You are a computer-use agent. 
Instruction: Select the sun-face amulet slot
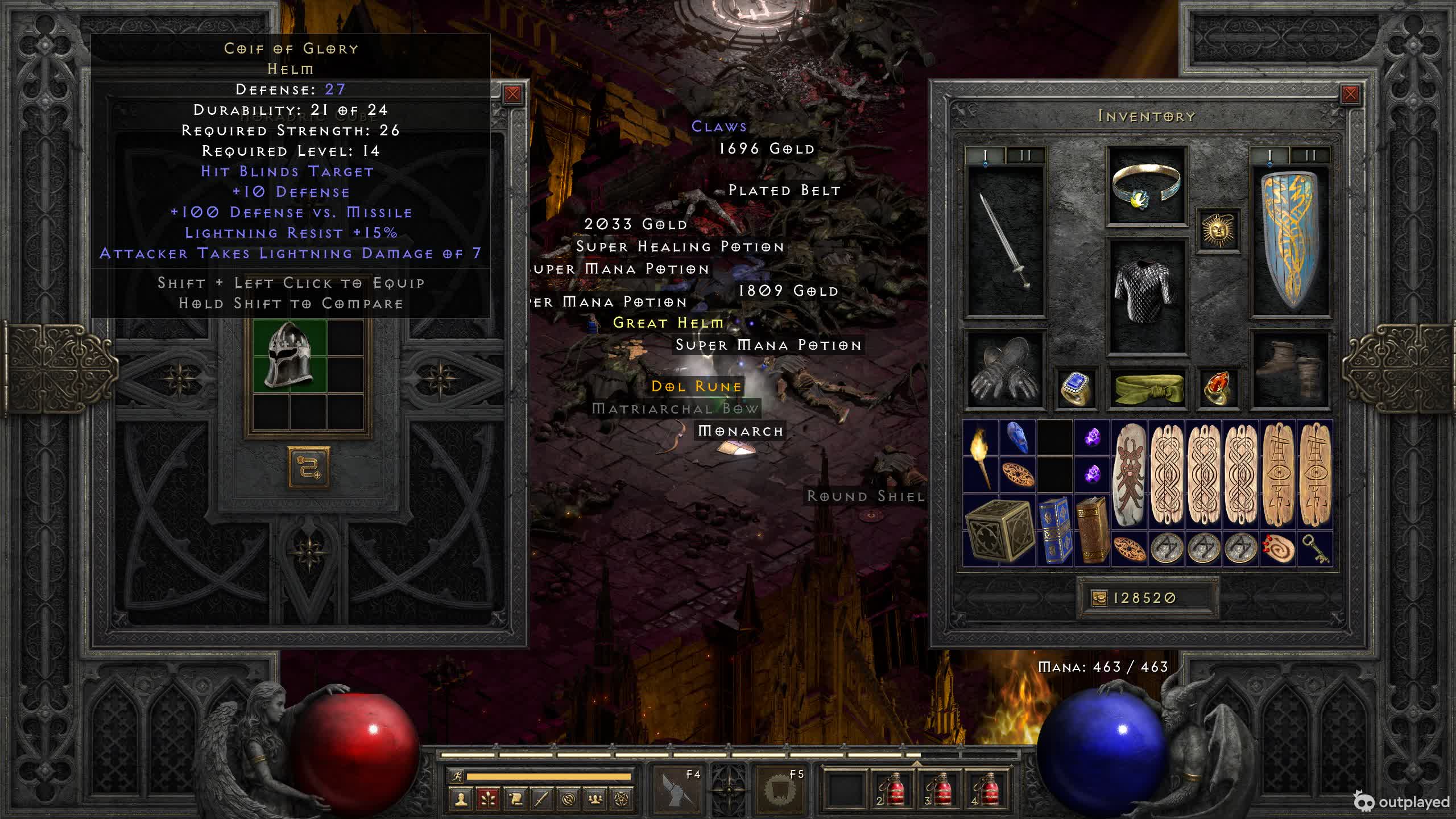(1218, 230)
